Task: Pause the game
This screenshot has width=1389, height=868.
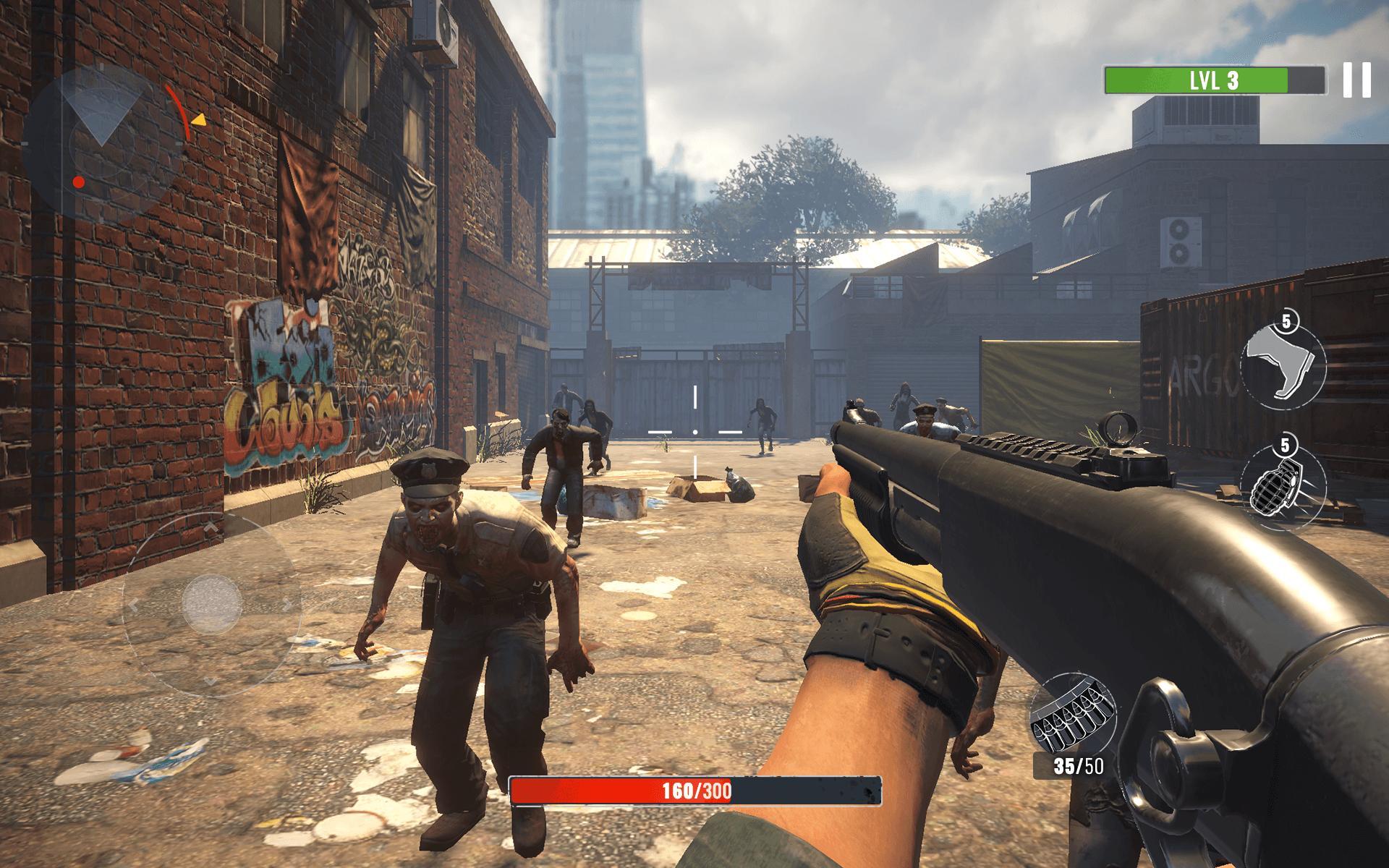Action: point(1356,80)
